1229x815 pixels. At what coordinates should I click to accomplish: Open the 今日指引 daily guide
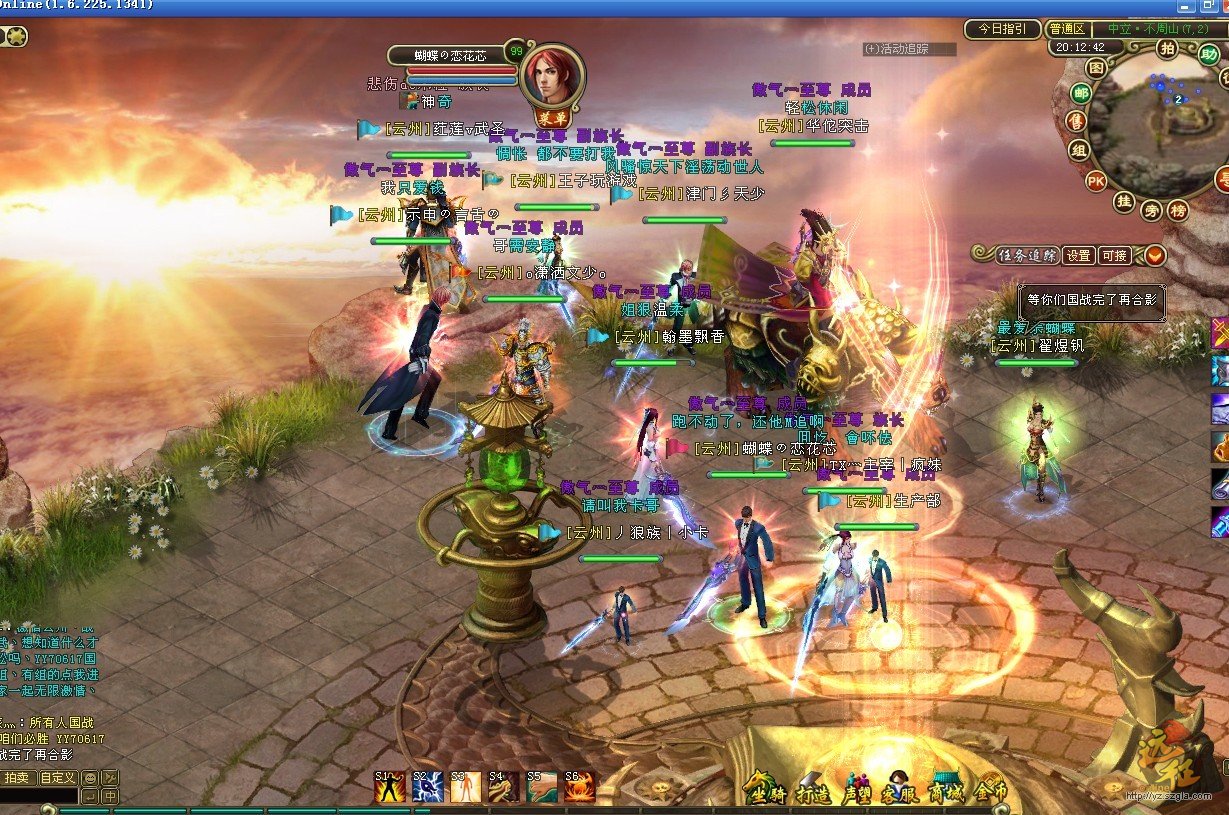click(x=1002, y=29)
